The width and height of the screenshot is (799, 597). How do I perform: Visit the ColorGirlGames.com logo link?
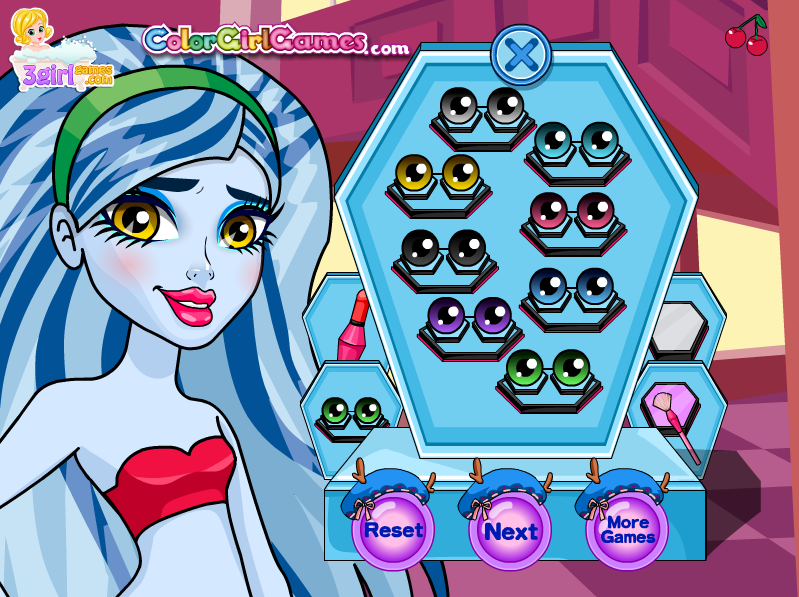coord(275,41)
